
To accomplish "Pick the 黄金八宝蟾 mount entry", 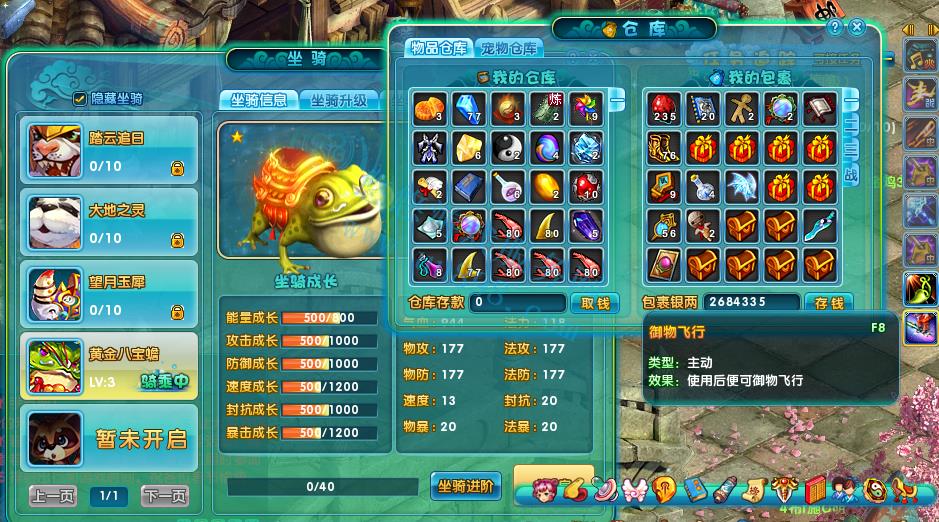I will pos(109,364).
